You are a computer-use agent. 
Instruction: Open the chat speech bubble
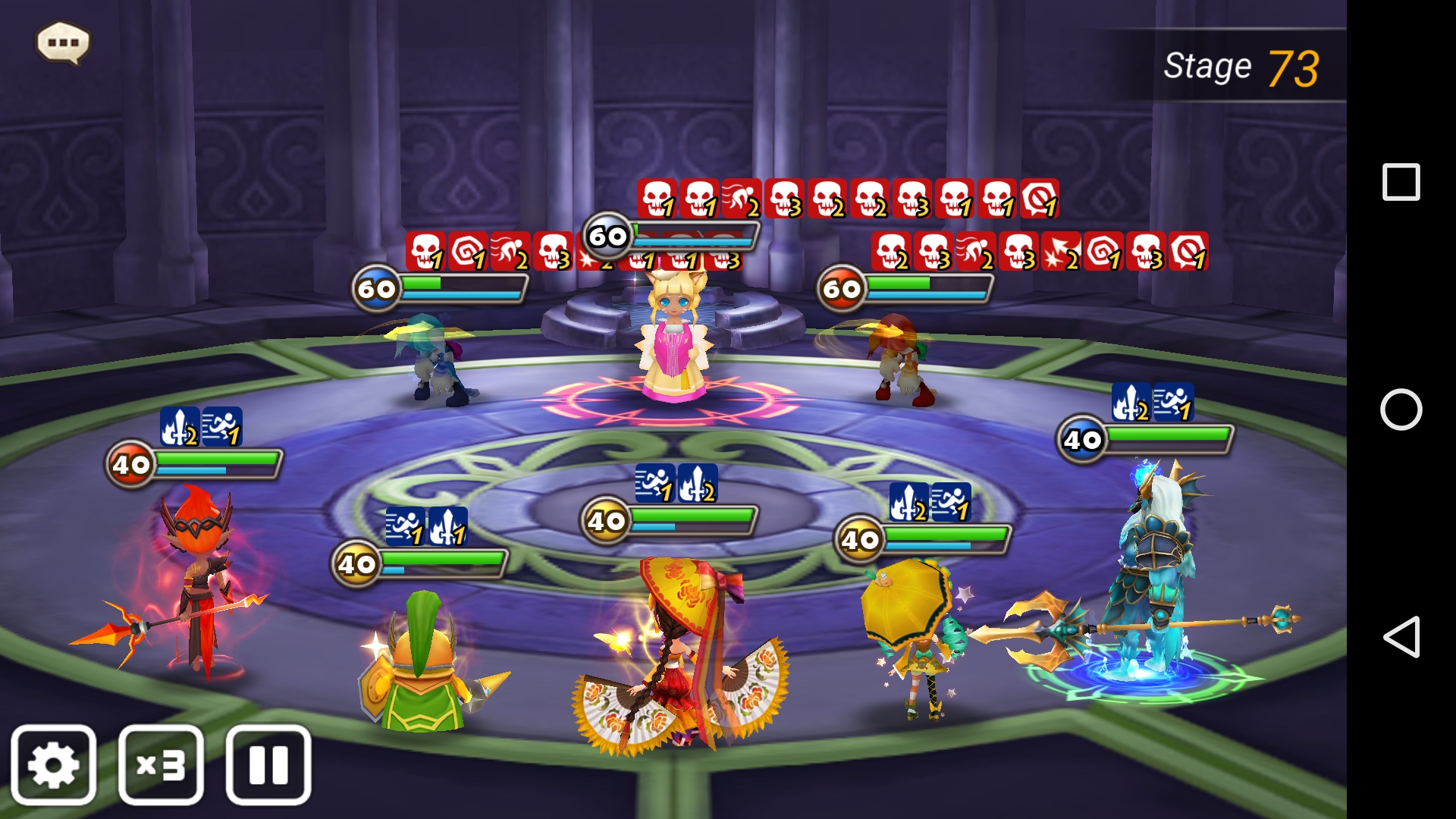point(63,42)
